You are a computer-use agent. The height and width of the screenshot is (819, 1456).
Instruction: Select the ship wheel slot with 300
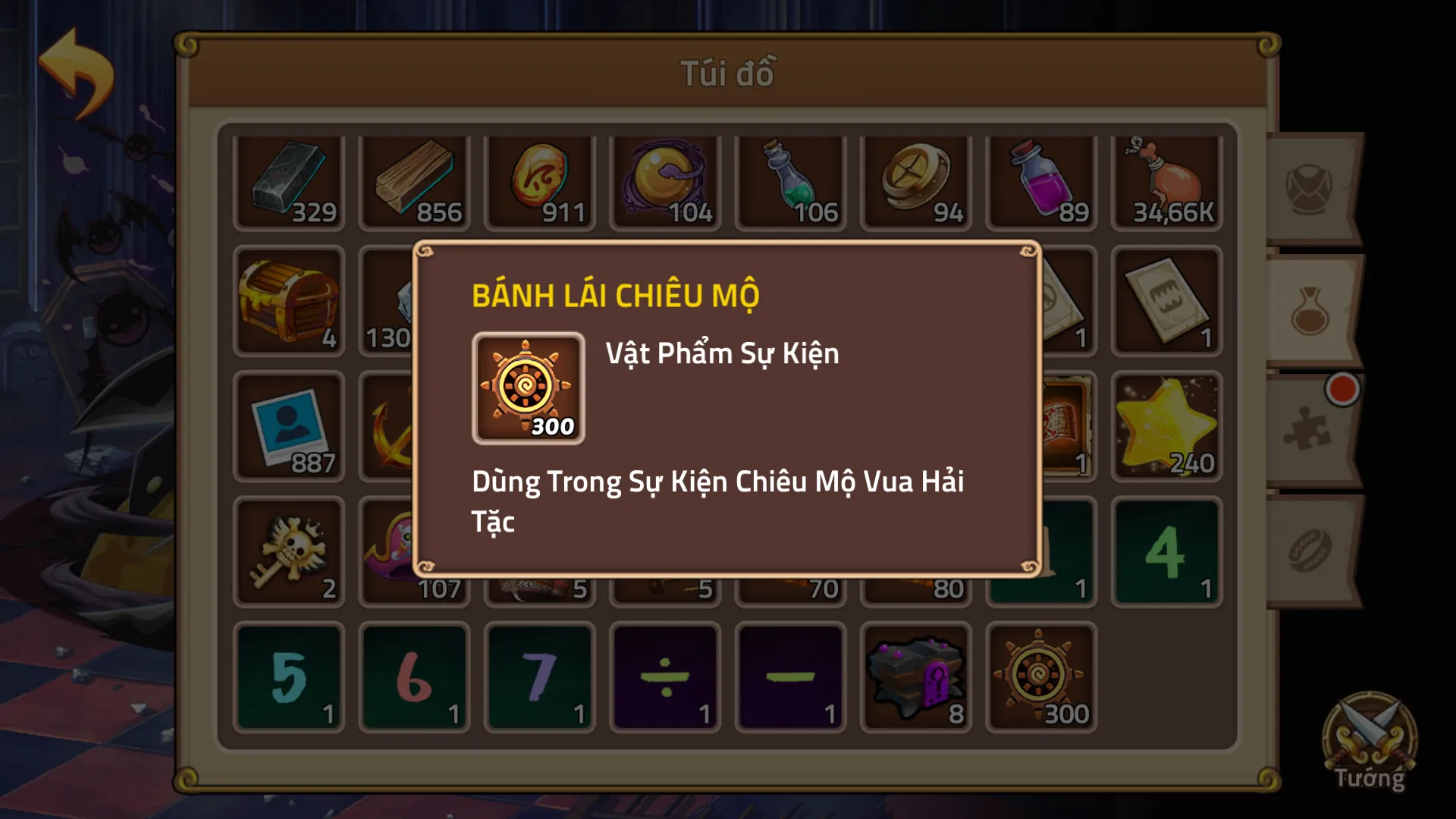point(1041,677)
